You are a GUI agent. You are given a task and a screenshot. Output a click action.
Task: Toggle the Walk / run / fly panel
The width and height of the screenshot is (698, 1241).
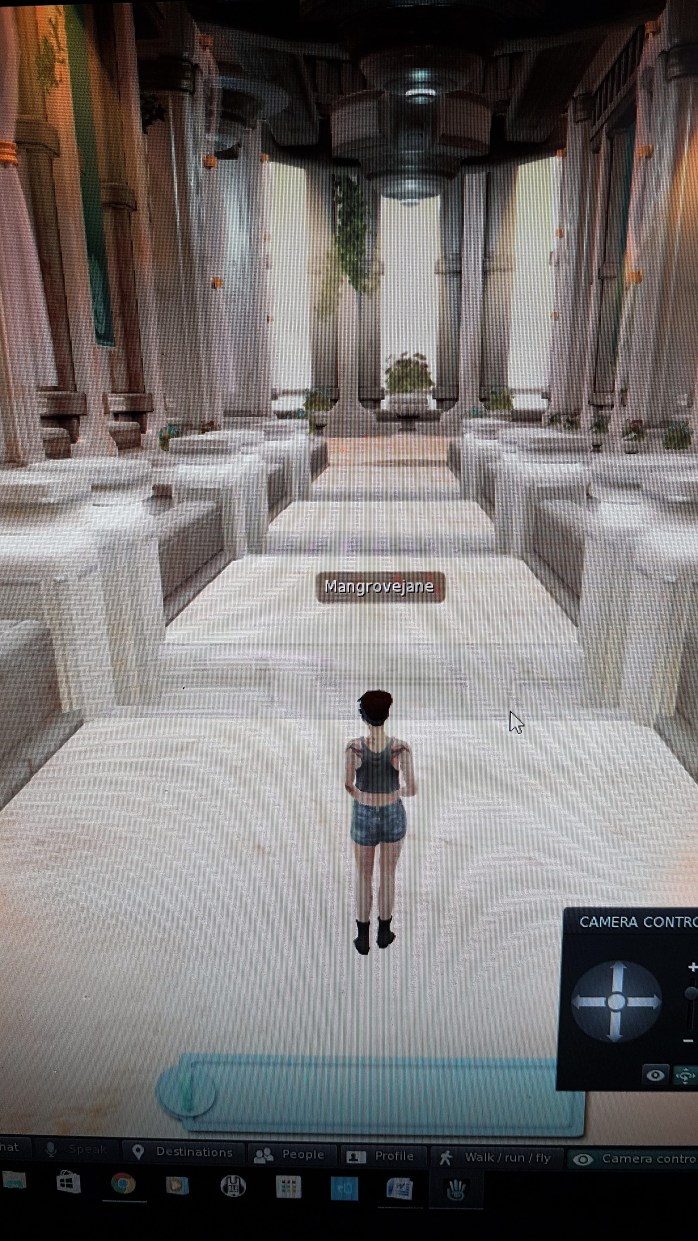(496, 1157)
